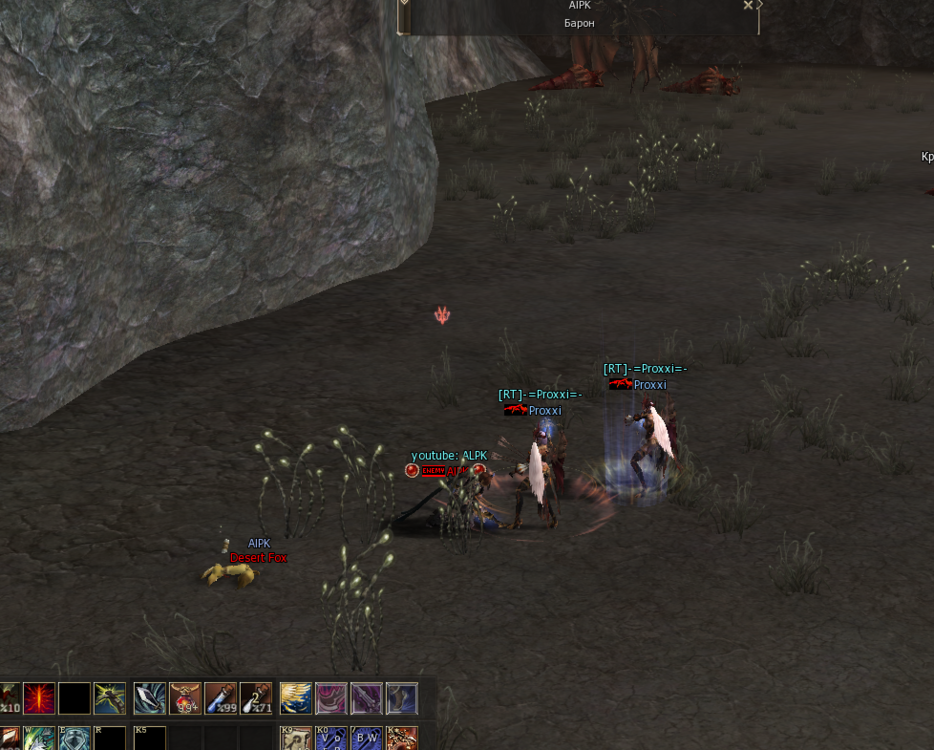The width and height of the screenshot is (934, 750).
Task: Activate the white blade skill
Action: point(150,697)
